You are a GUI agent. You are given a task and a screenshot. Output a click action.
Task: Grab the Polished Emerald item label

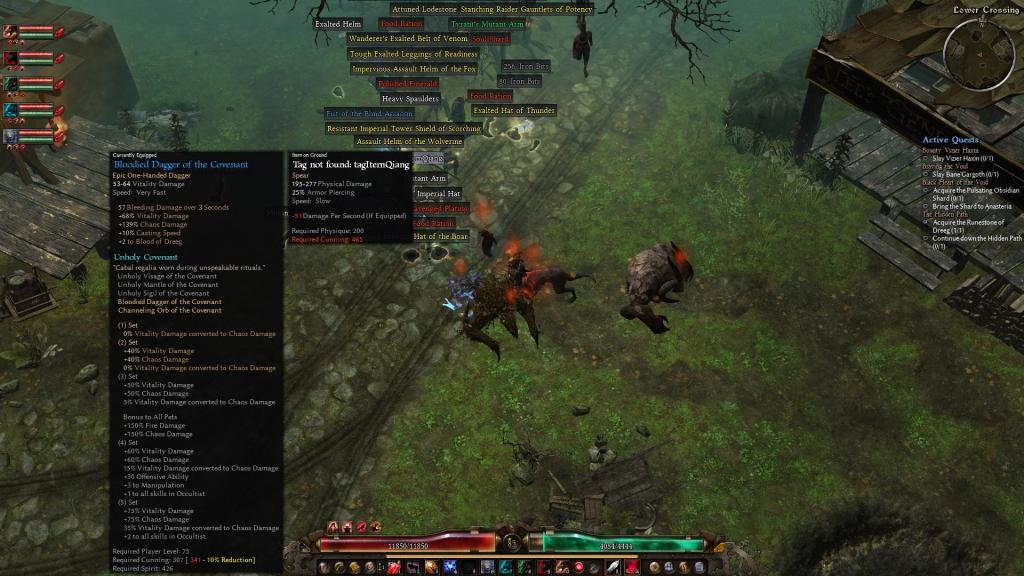point(408,84)
